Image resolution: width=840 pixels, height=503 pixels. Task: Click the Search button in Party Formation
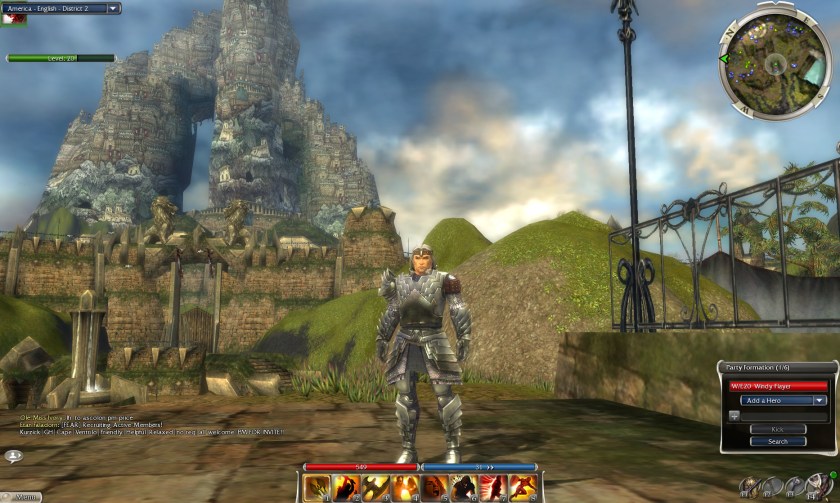(x=777, y=441)
